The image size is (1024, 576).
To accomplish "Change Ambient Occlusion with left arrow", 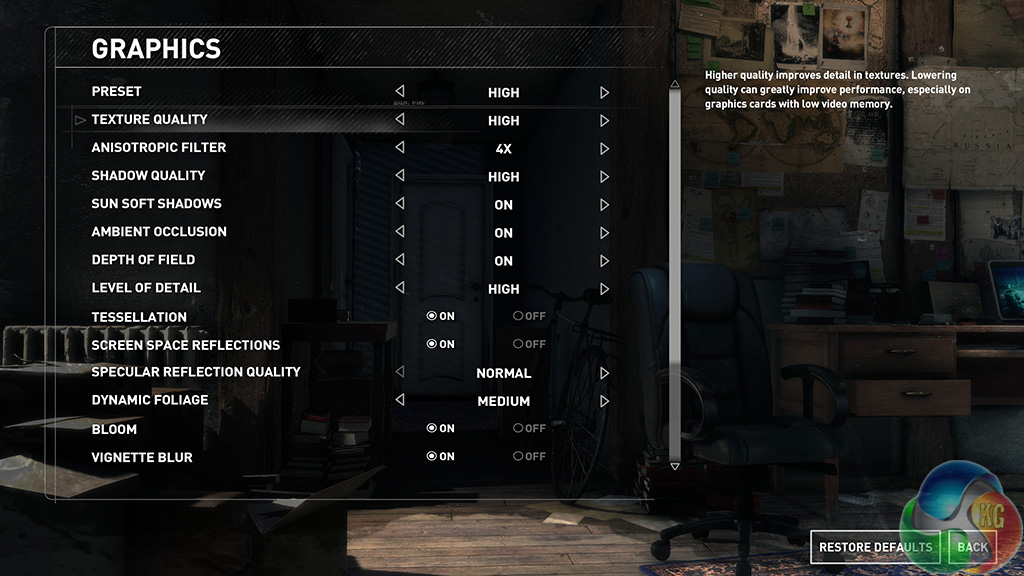I will pos(400,232).
